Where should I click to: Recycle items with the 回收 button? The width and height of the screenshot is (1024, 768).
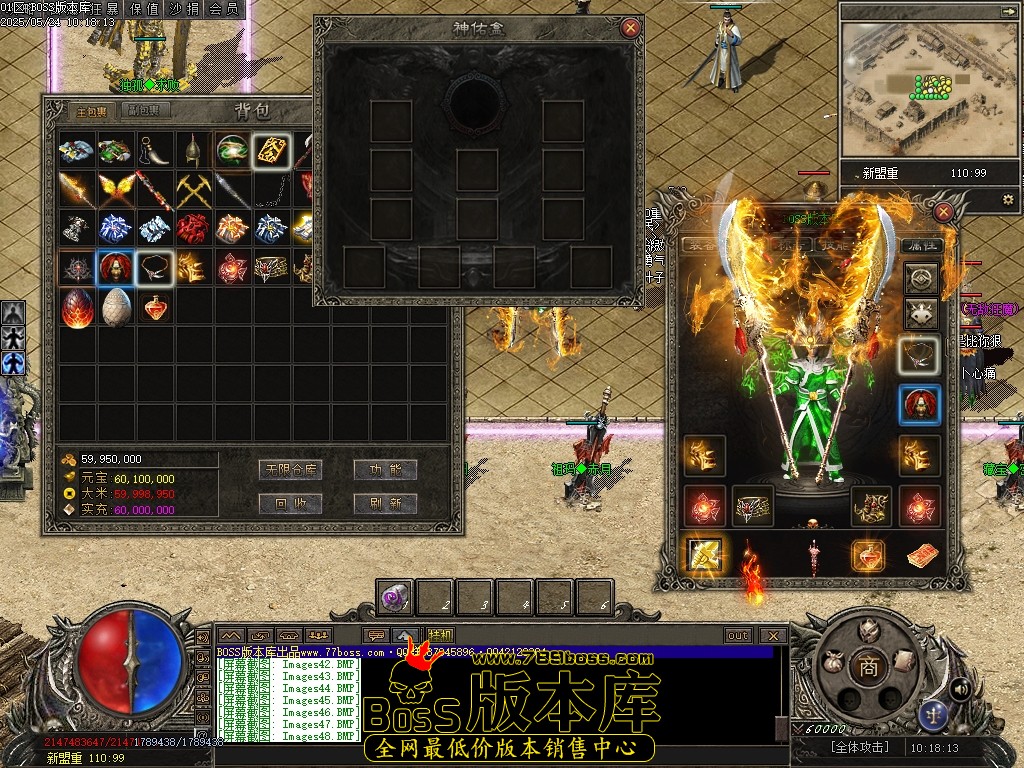pyautogui.click(x=291, y=503)
